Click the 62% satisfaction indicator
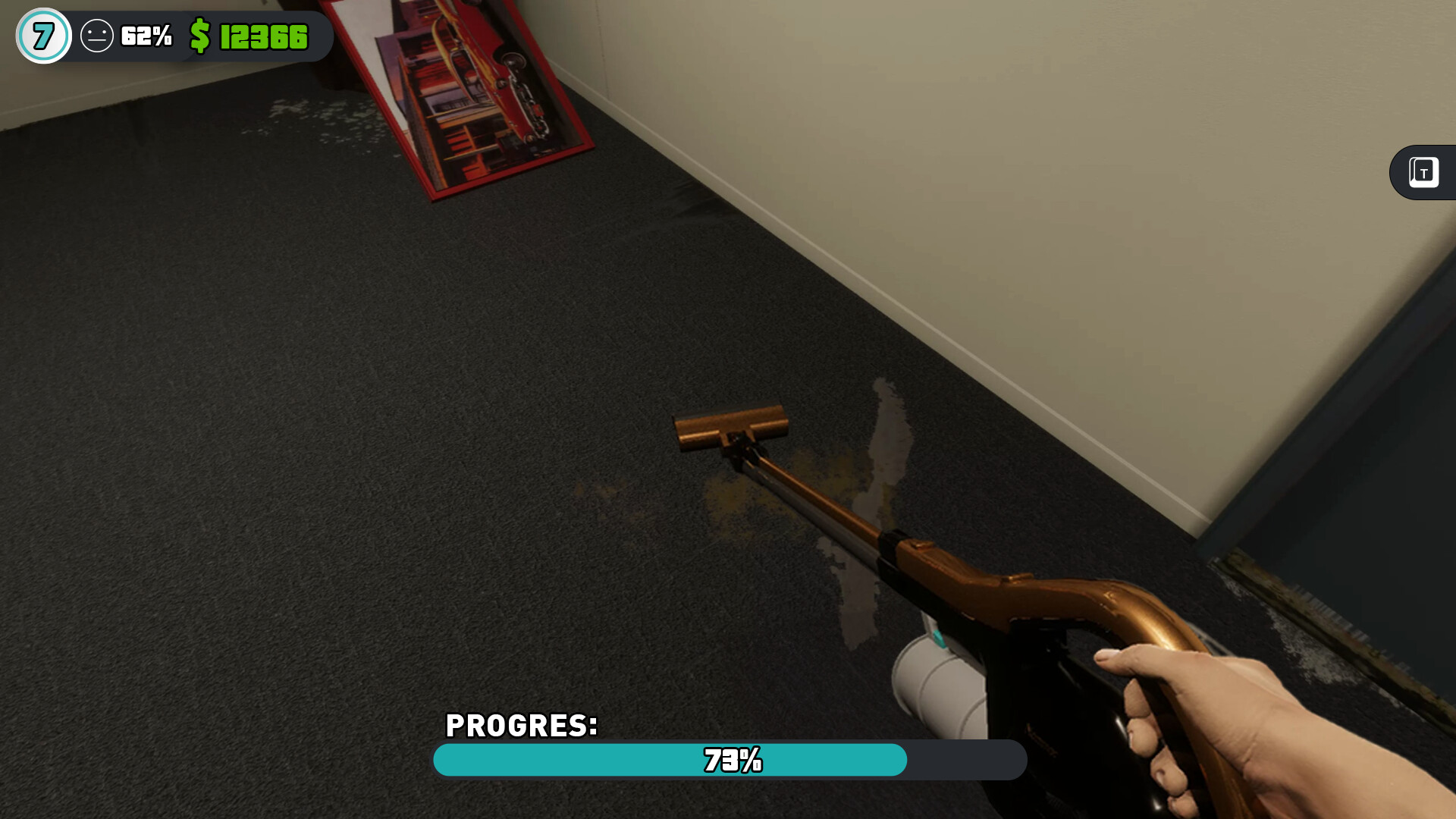Viewport: 1456px width, 819px height. pos(146,34)
